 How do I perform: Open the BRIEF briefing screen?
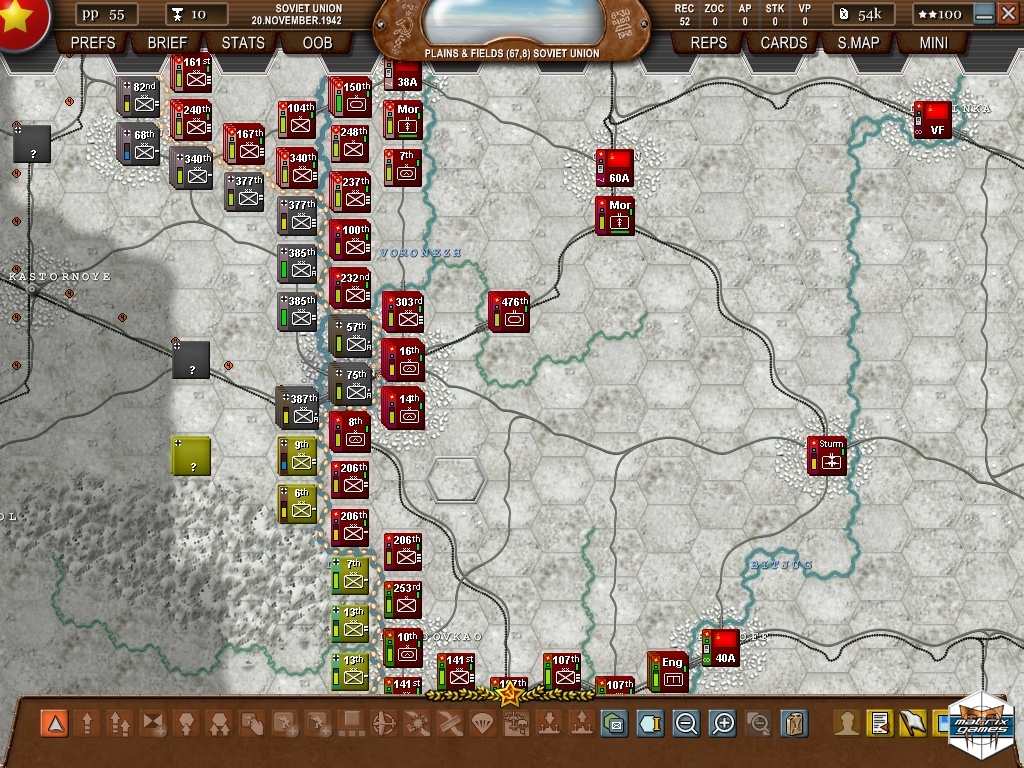pos(167,43)
